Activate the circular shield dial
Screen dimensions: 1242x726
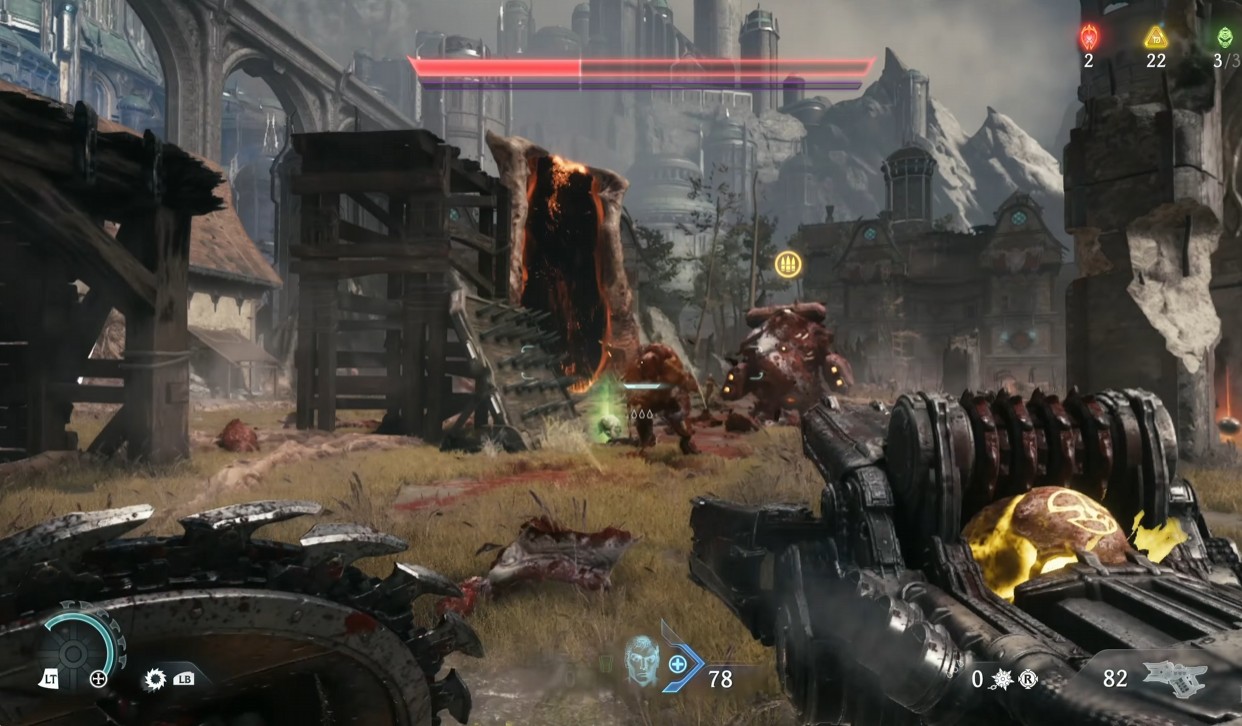(x=75, y=652)
